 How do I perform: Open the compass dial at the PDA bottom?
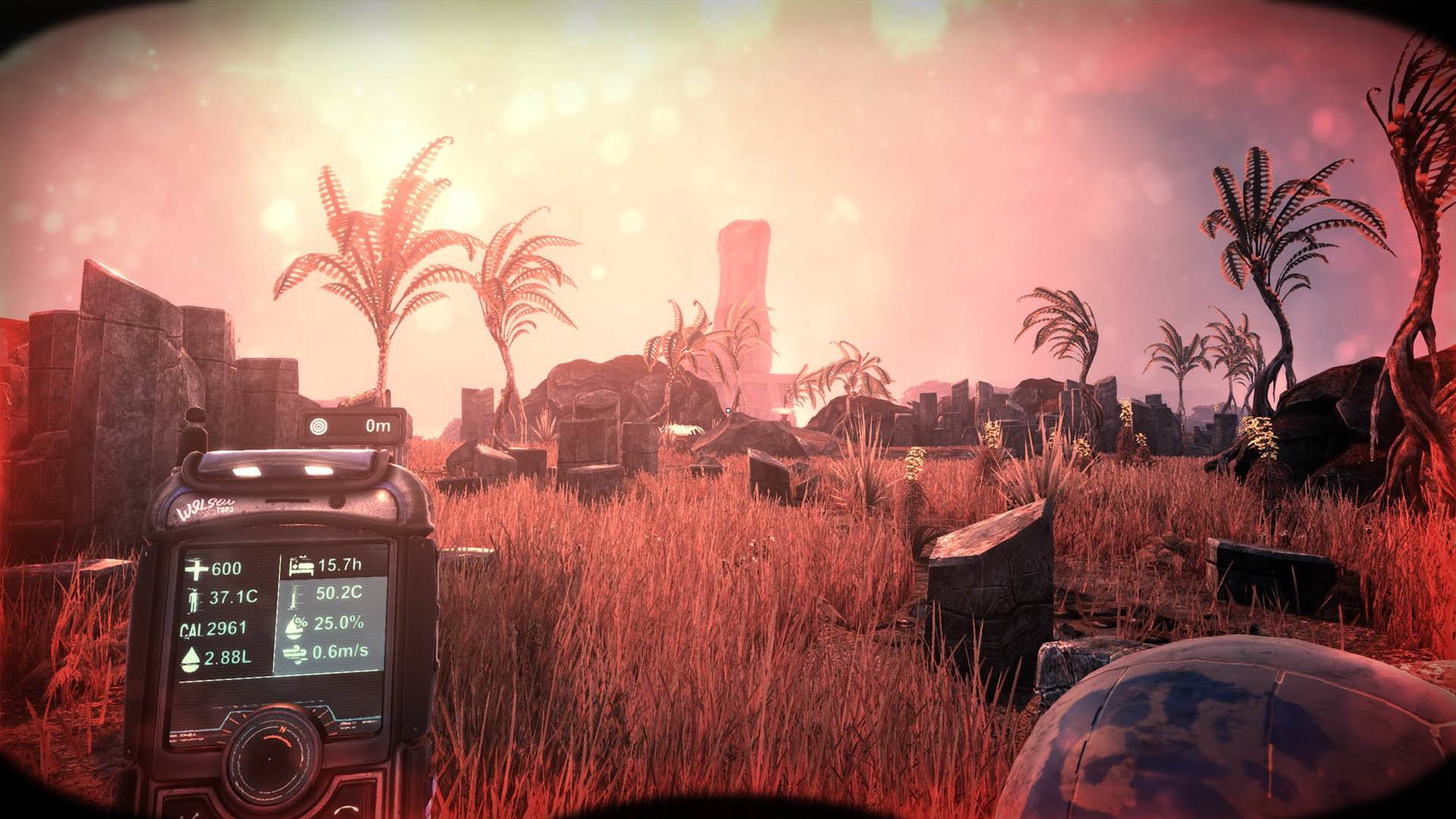271,761
